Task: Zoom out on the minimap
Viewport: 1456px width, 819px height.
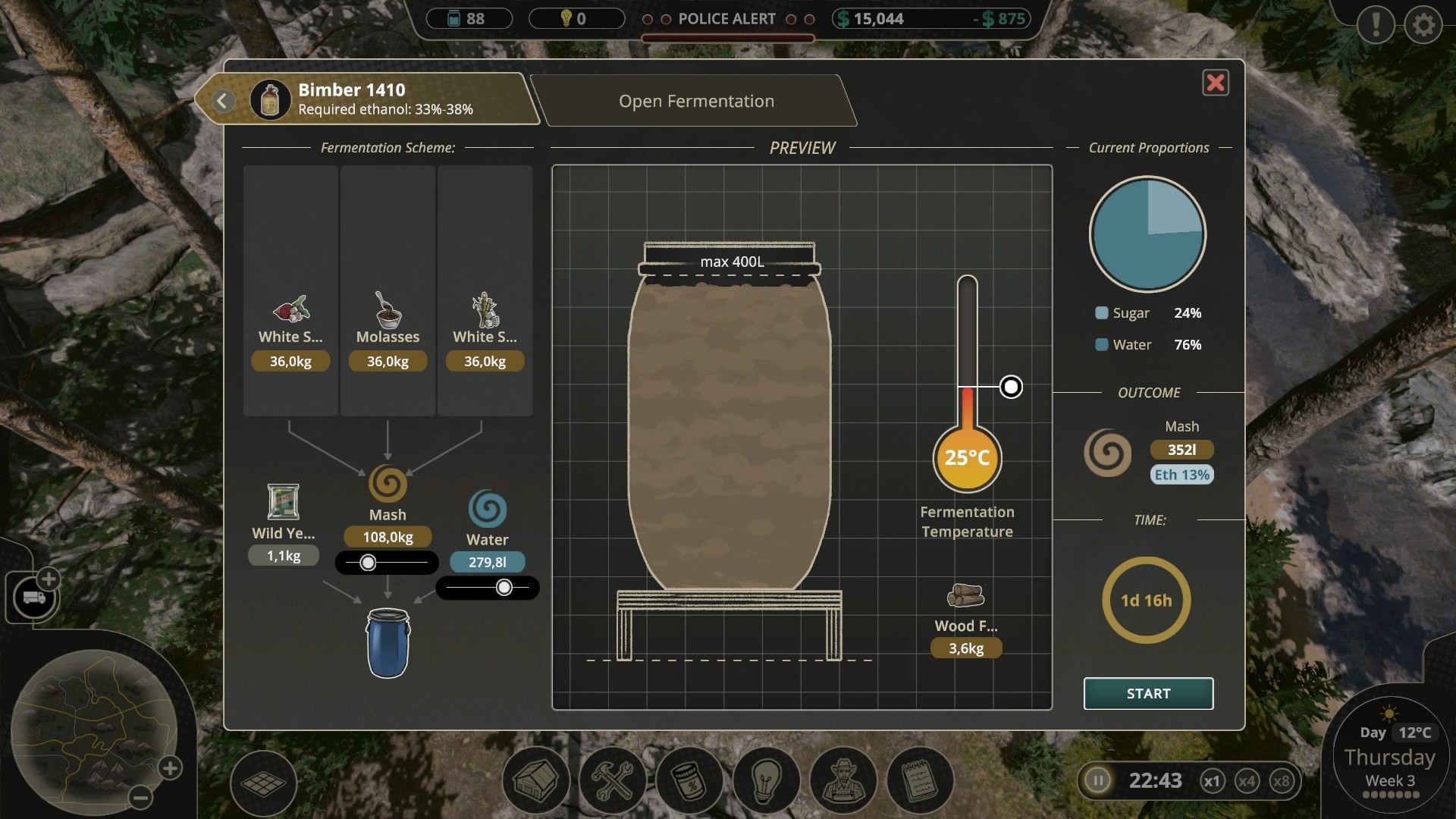Action: 140,797
